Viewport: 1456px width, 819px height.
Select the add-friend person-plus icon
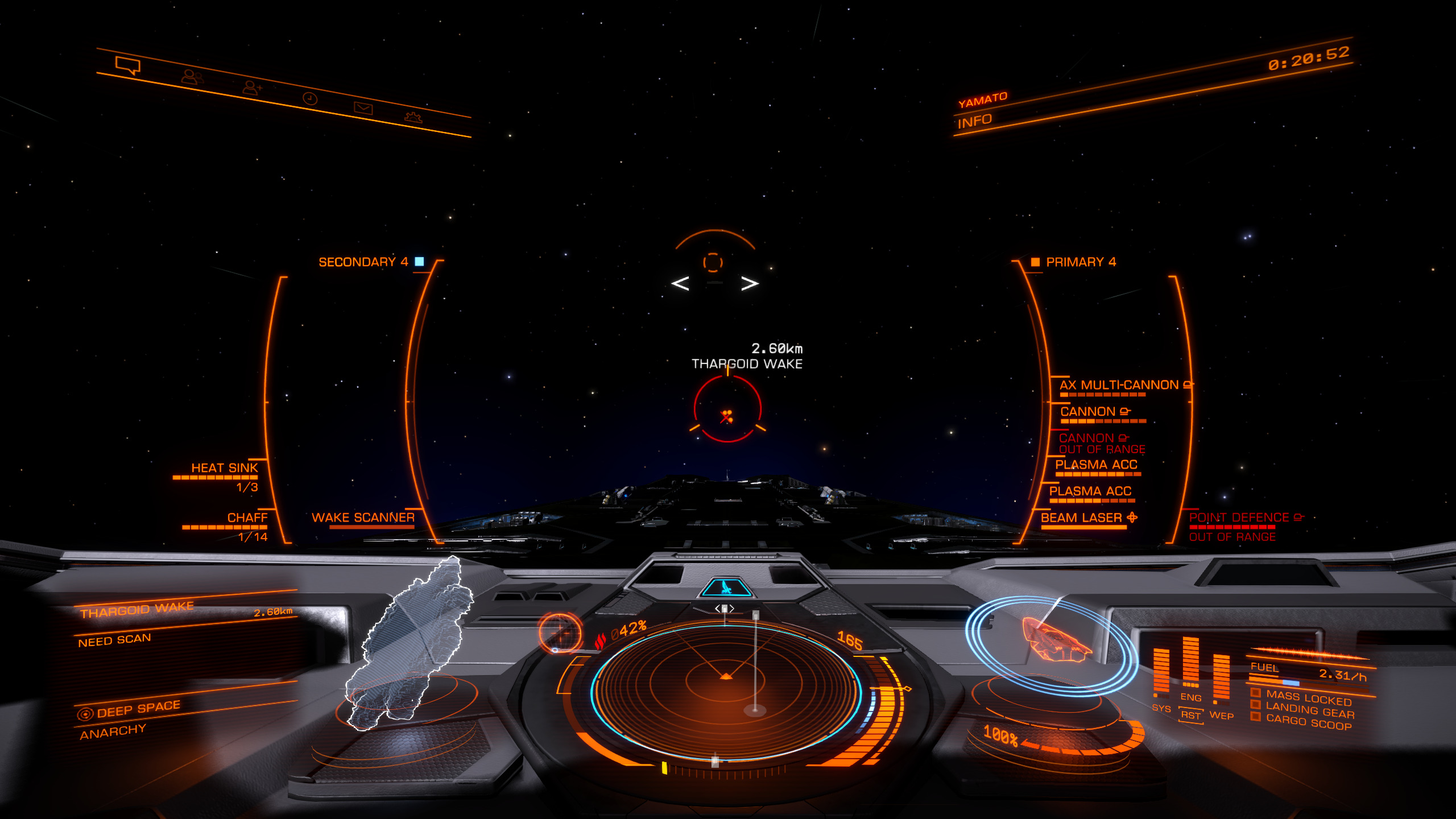tap(251, 87)
